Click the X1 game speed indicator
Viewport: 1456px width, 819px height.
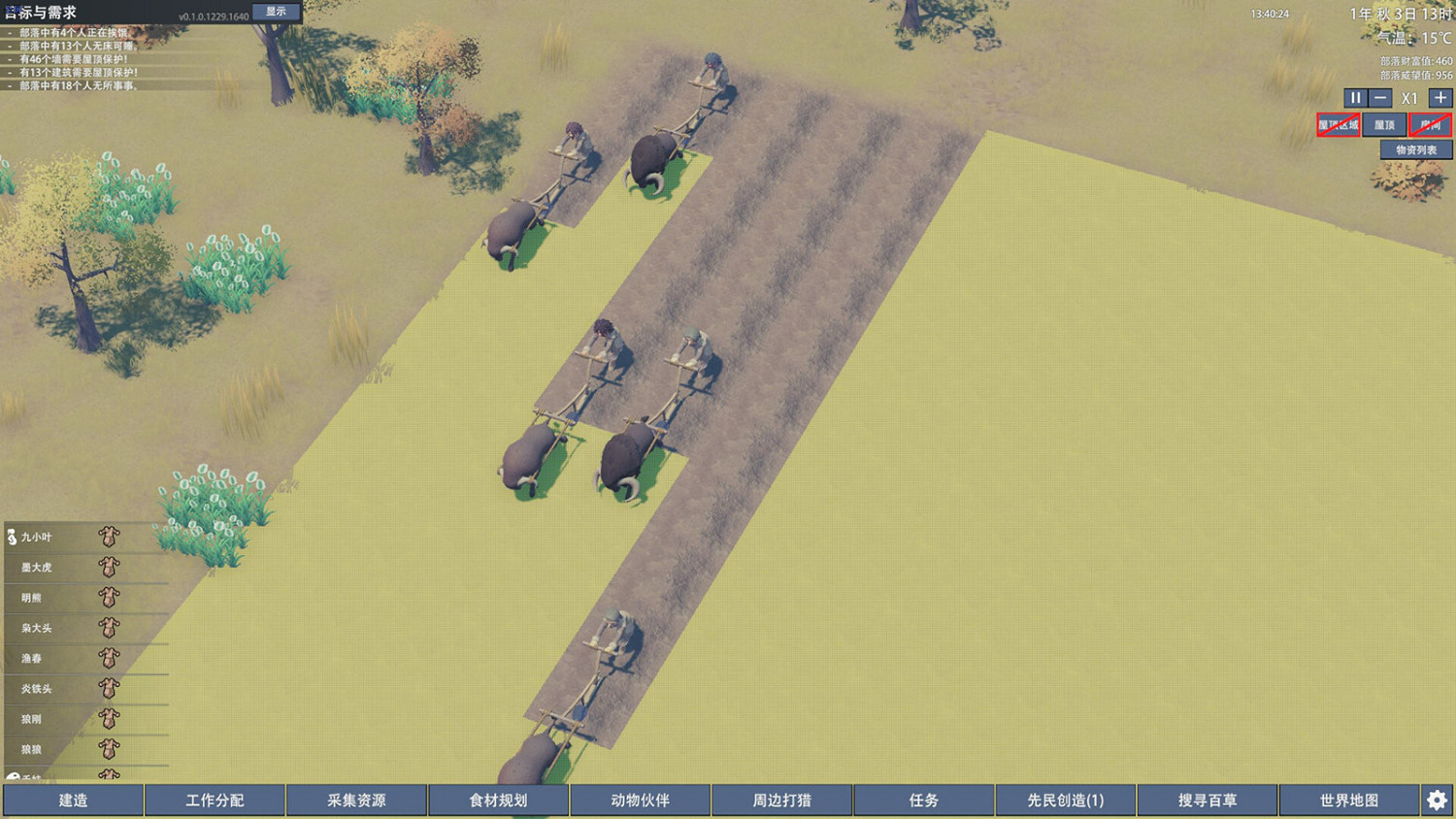point(1409,97)
